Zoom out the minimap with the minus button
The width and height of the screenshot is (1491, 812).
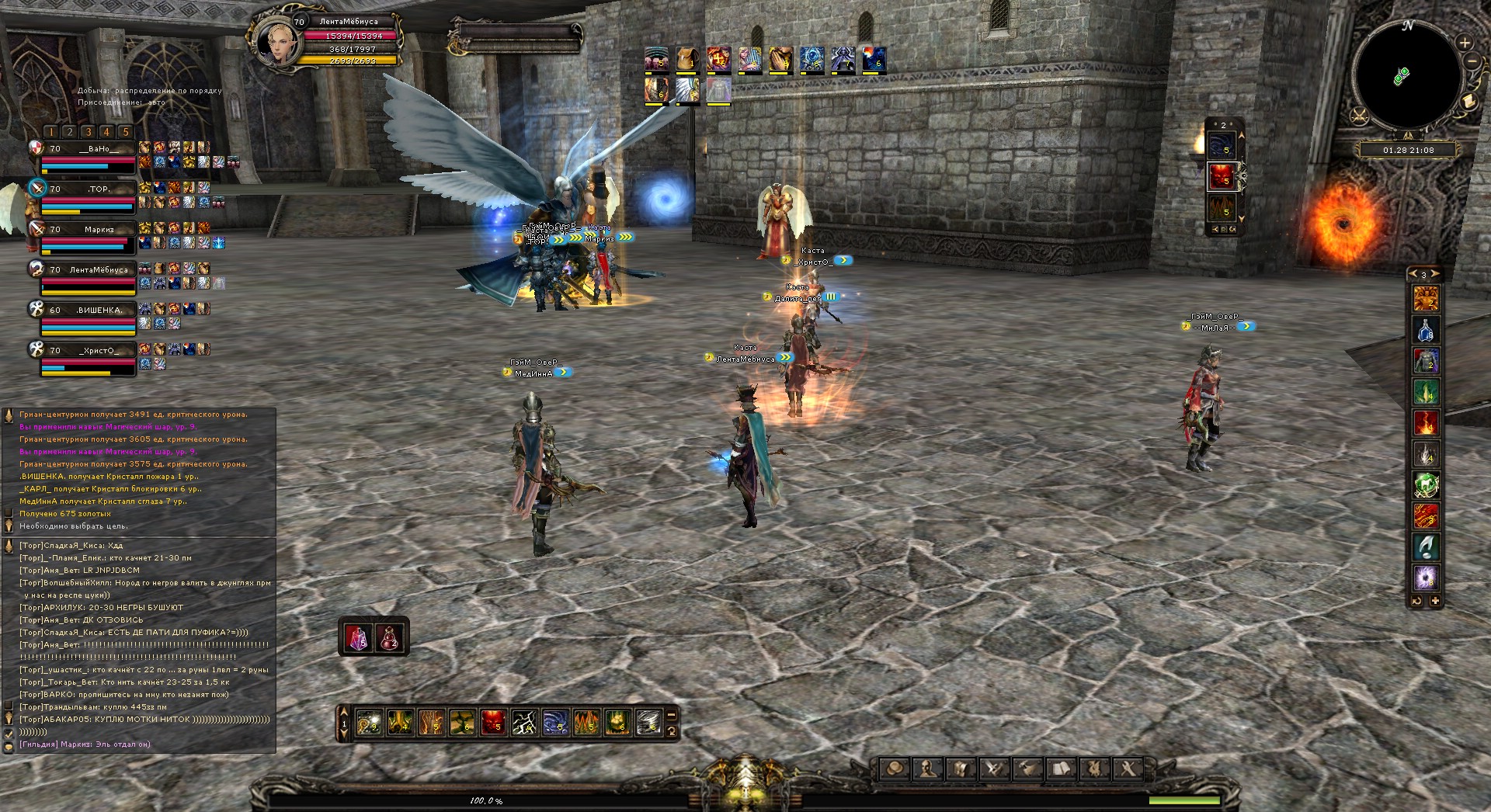click(x=1472, y=61)
